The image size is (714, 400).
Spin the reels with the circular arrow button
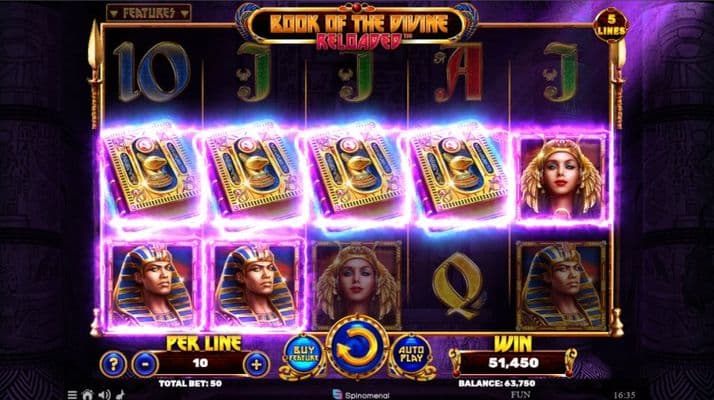tap(357, 347)
